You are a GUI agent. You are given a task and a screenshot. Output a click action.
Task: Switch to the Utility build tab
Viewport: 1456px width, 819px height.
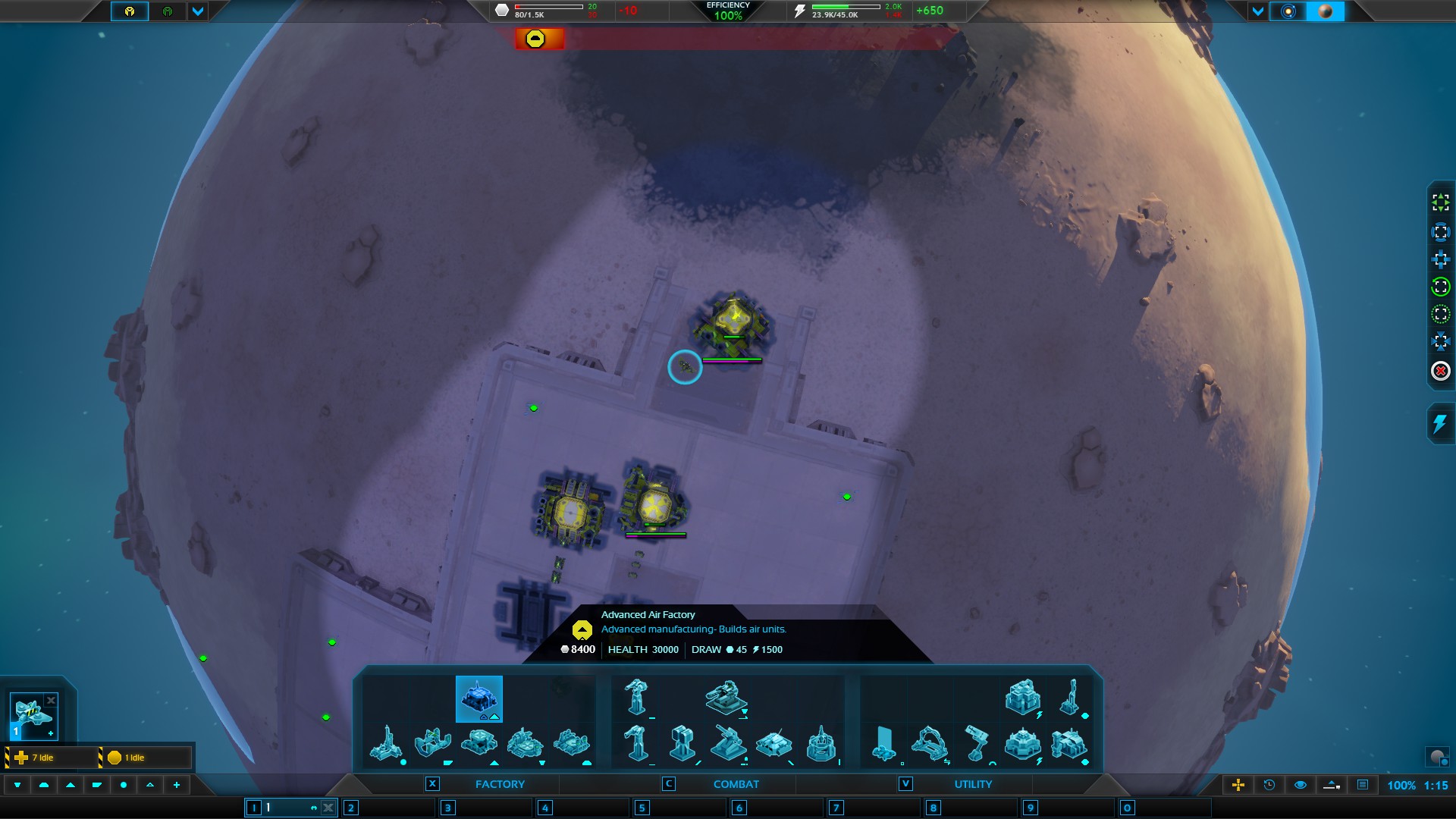[972, 784]
